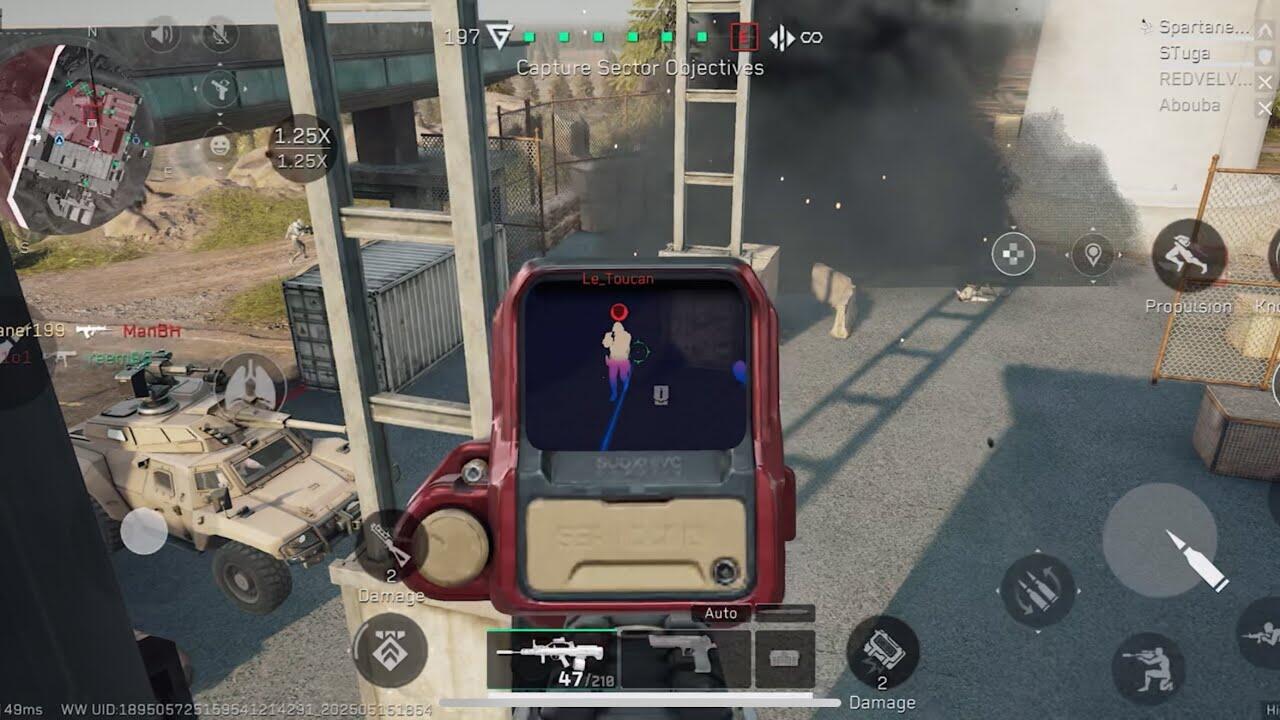Toggle the muted microphone icon
The height and width of the screenshot is (720, 1280).
(x=219, y=35)
